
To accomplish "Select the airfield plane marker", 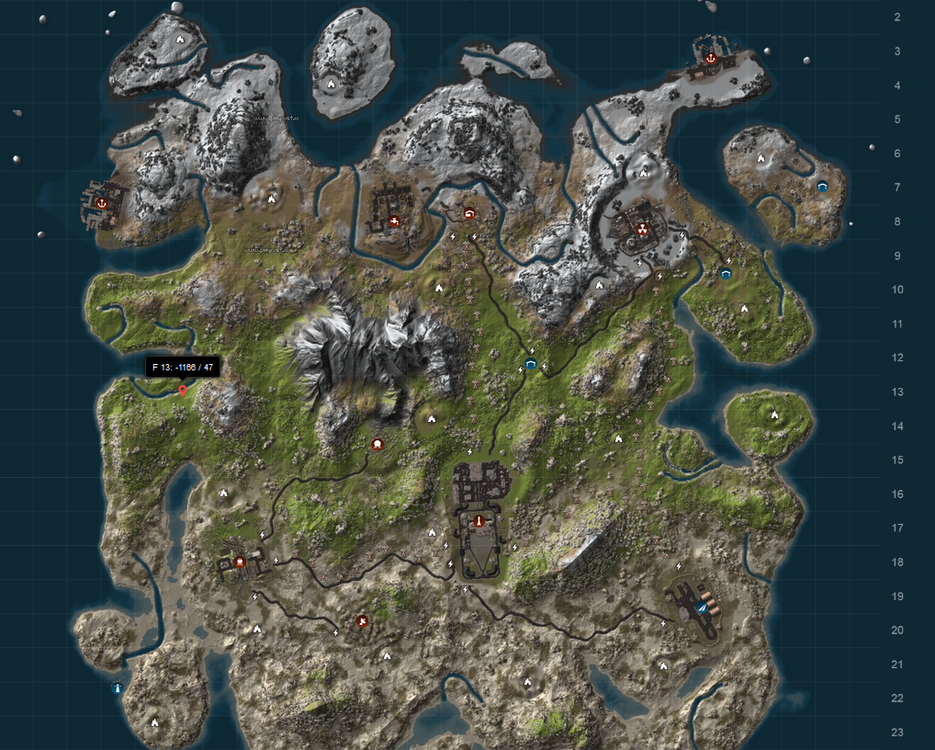I will (x=702, y=608).
